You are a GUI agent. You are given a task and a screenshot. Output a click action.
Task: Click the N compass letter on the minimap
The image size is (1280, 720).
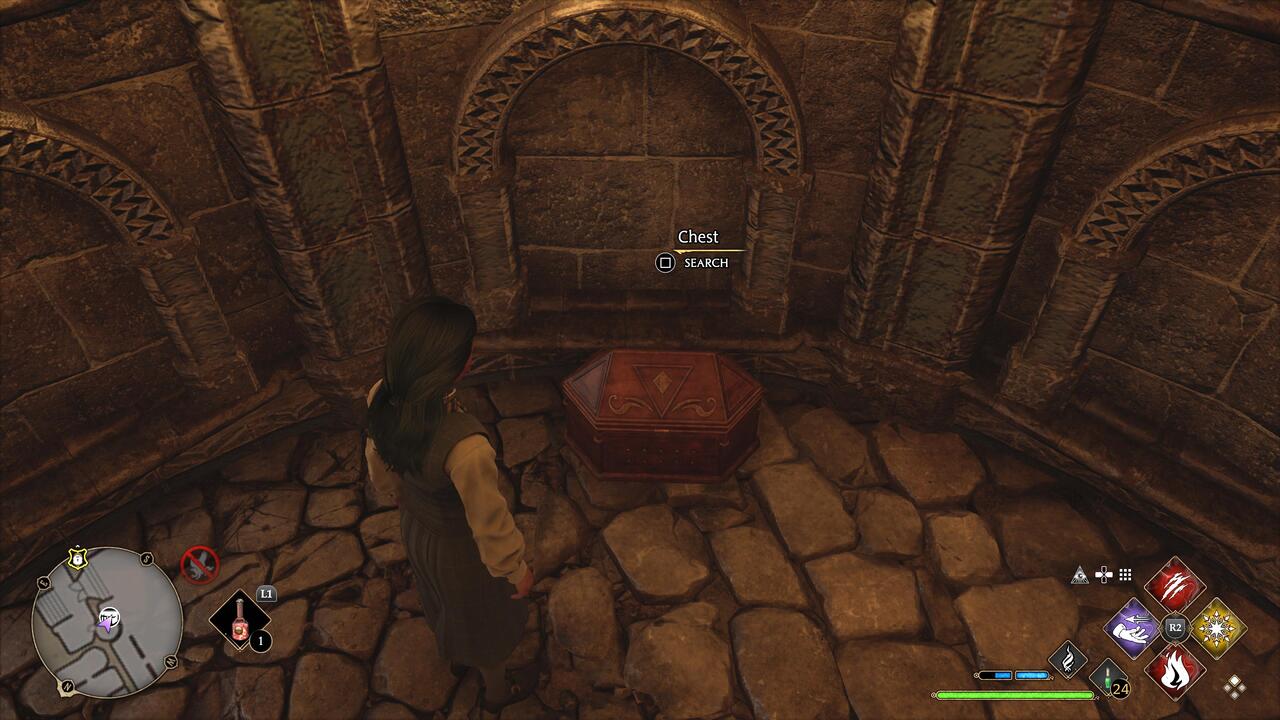[67, 685]
